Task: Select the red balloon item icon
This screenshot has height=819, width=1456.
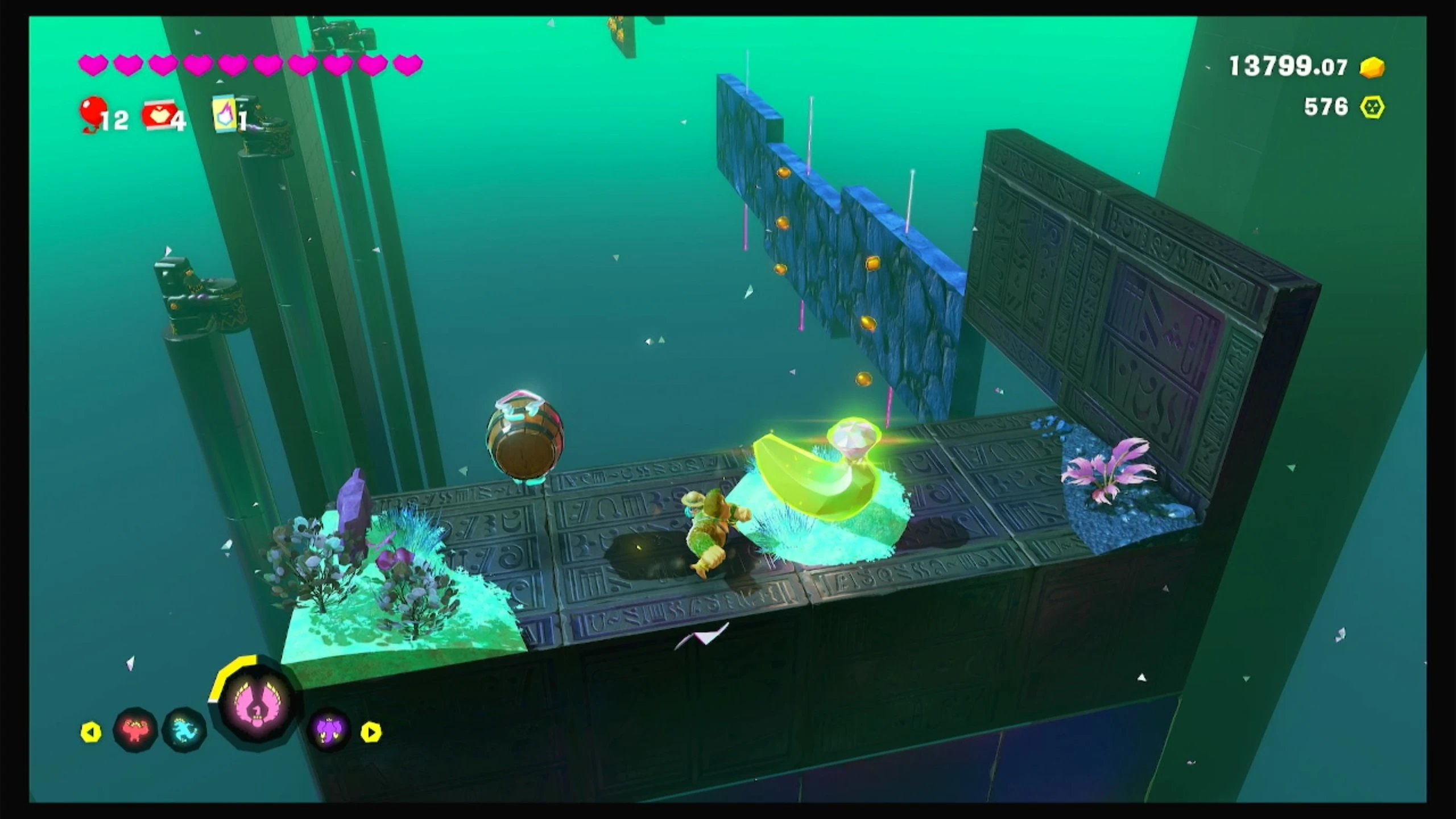Action: [x=93, y=112]
